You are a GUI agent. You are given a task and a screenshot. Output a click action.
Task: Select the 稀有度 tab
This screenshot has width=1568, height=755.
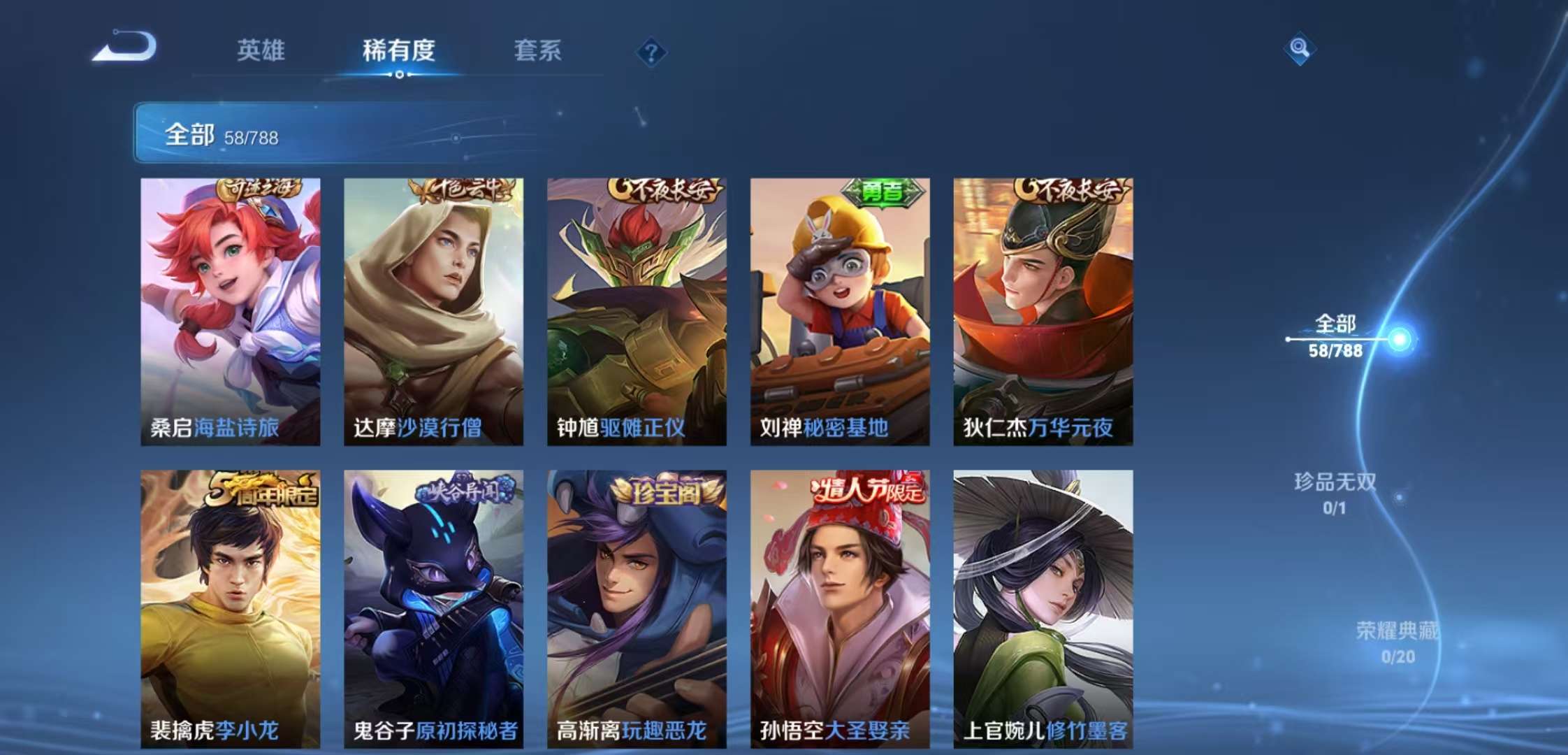click(x=396, y=50)
